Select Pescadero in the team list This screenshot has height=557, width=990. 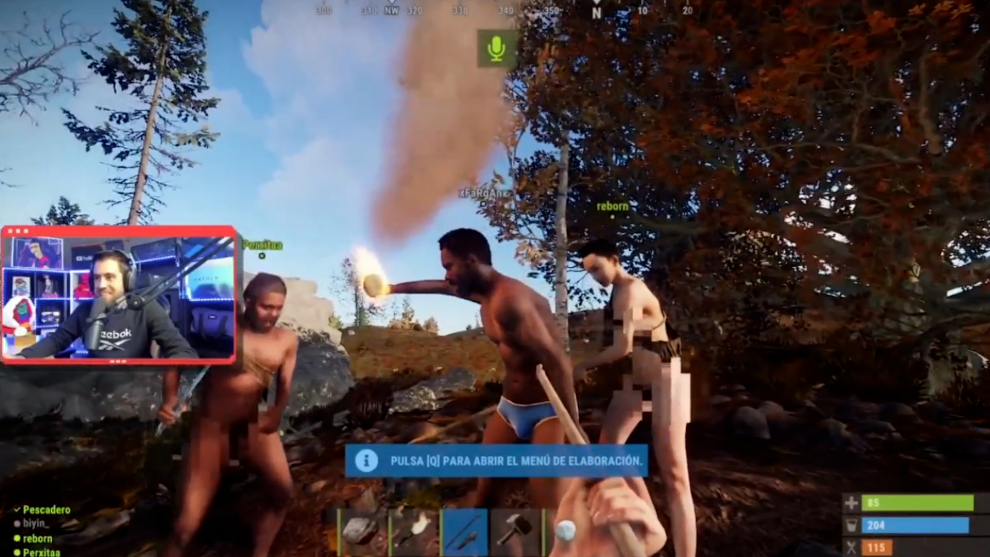(46, 510)
